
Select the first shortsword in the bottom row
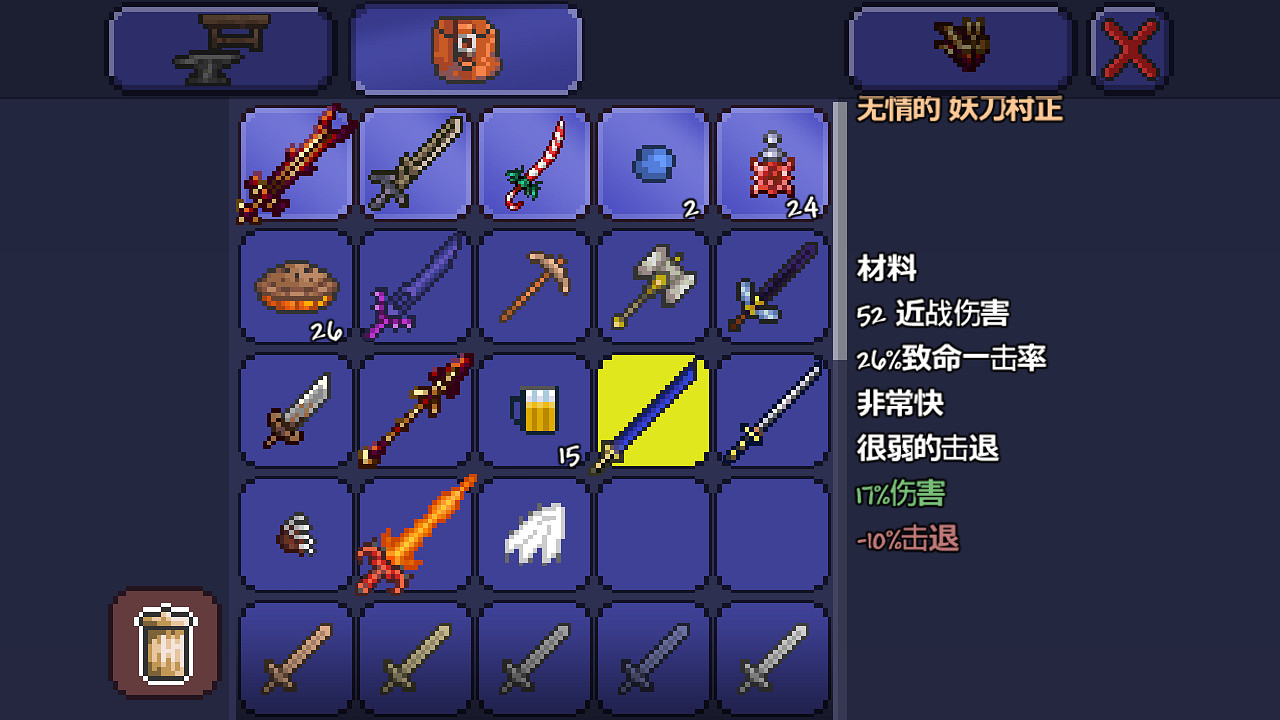coord(294,660)
